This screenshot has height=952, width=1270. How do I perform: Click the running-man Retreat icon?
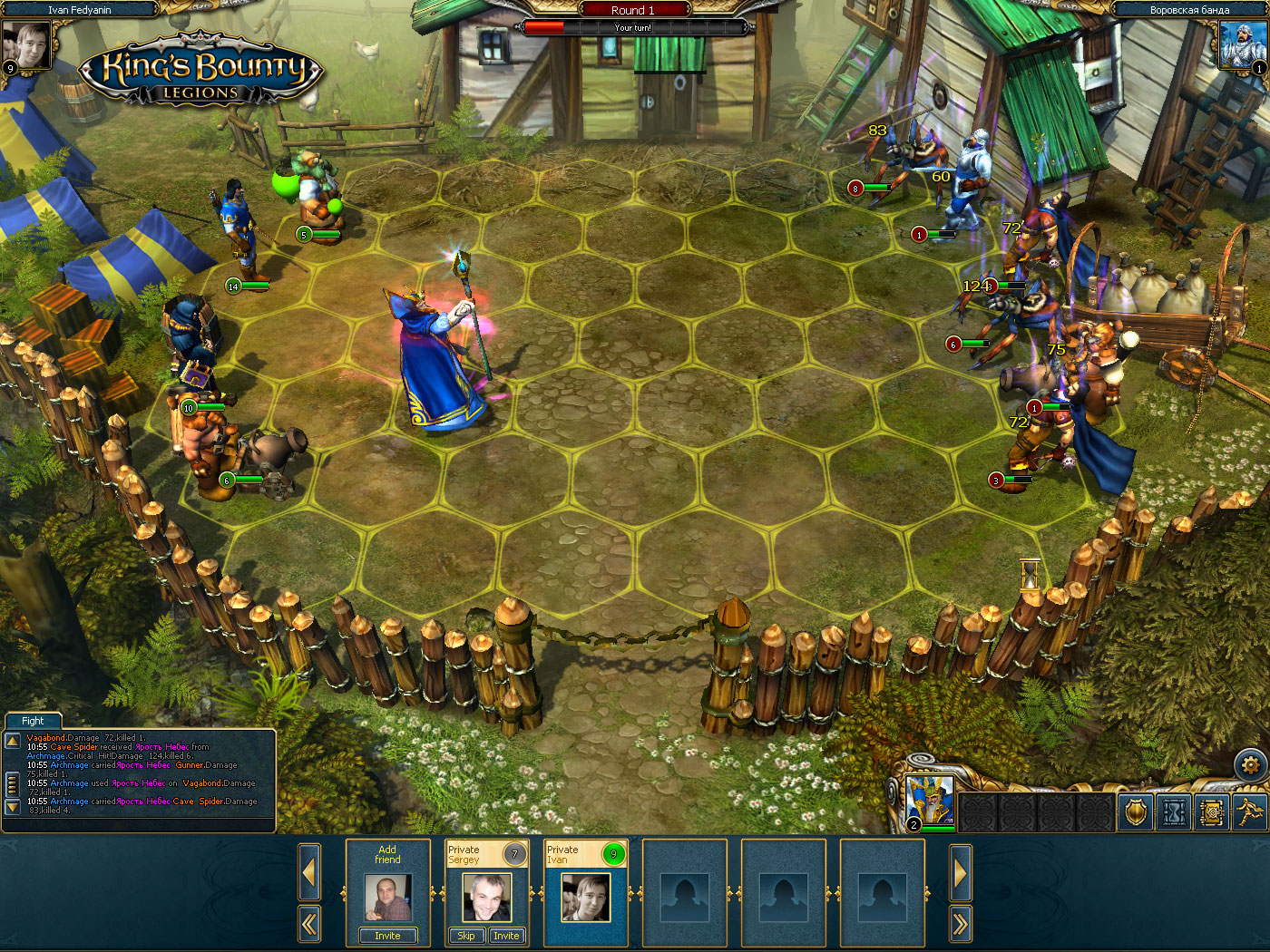pos(1251,812)
